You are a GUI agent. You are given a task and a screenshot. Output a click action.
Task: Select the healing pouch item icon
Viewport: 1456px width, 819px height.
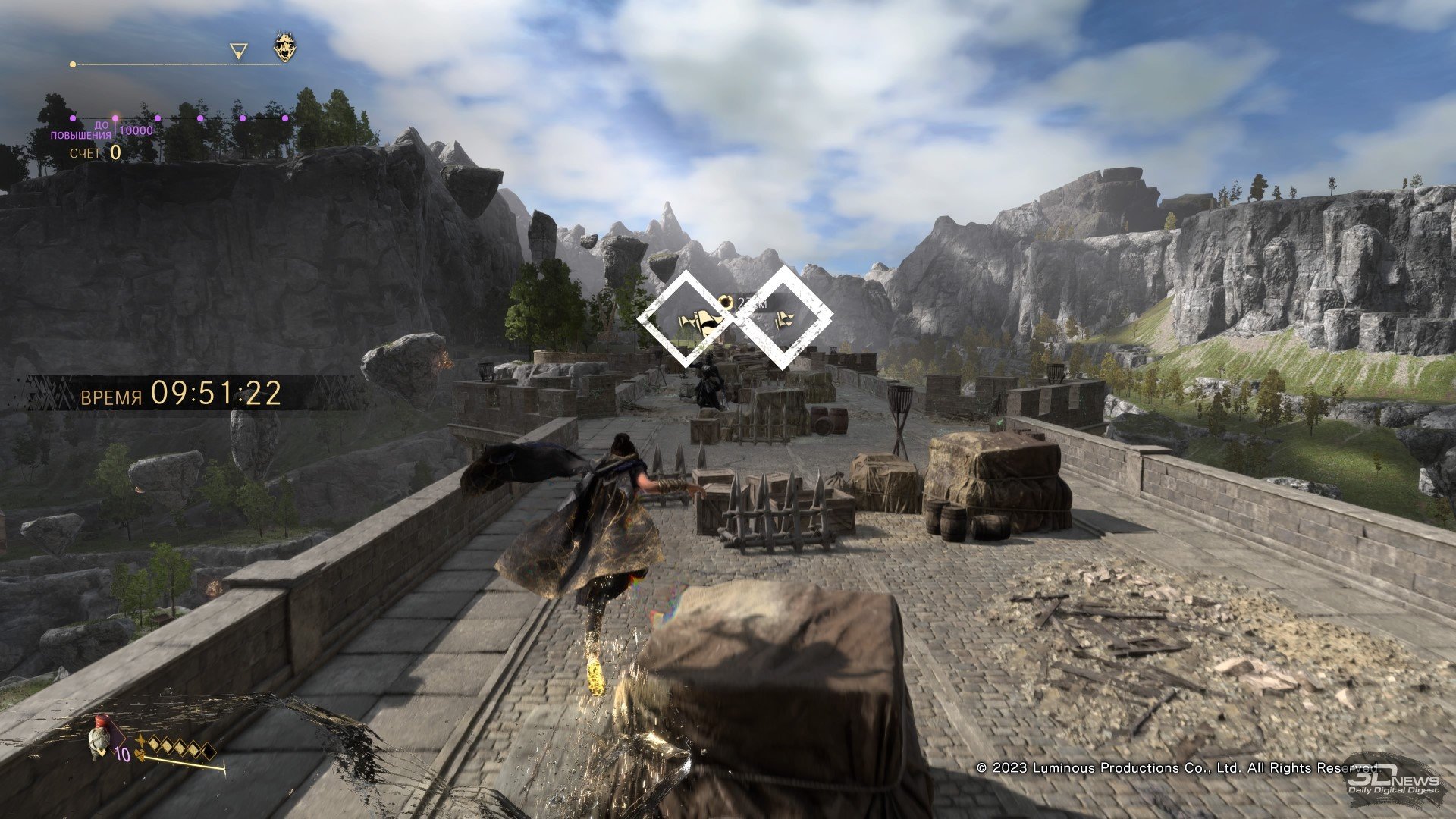point(98,737)
